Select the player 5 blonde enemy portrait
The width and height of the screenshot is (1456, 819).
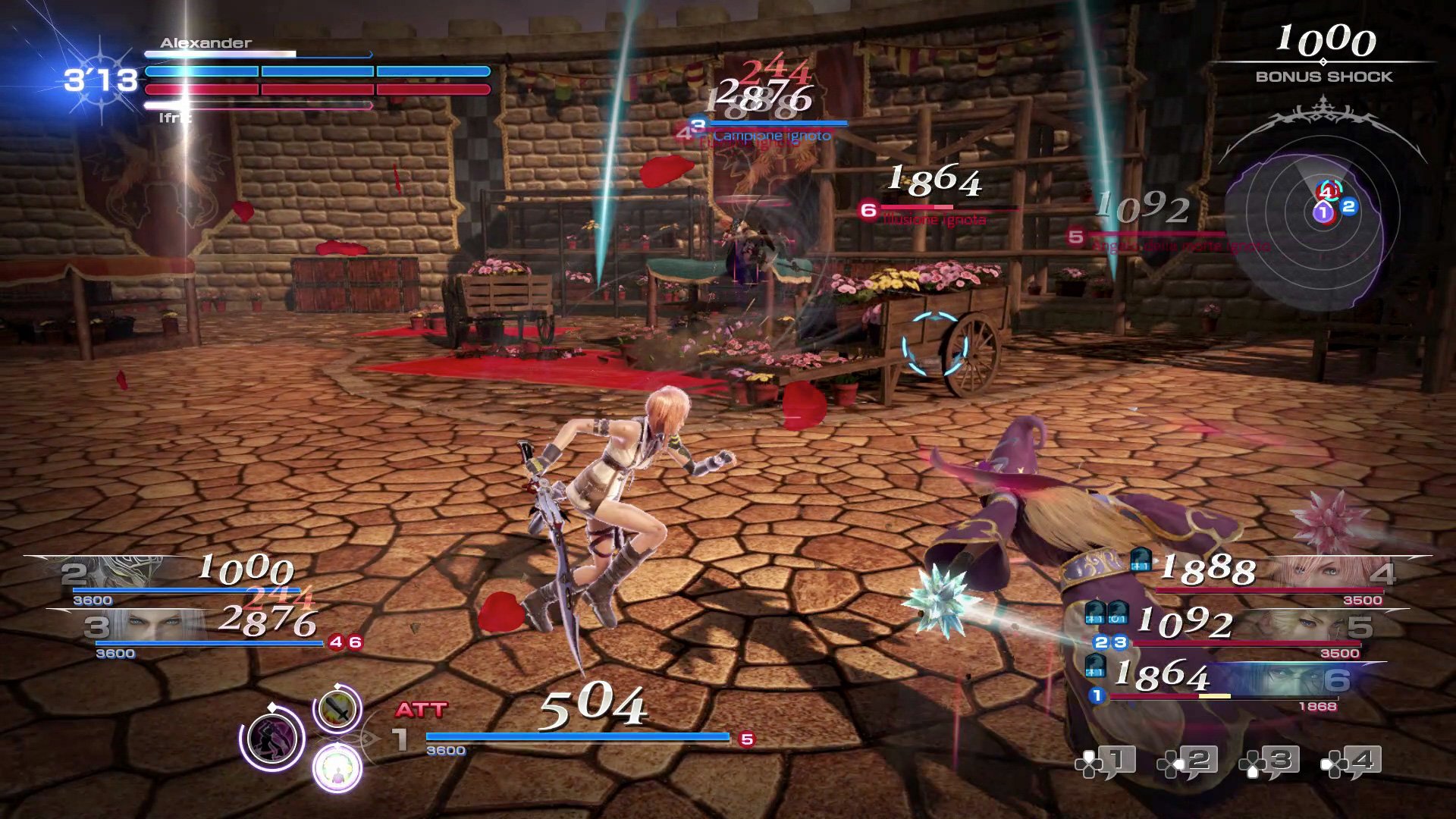(x=1304, y=626)
